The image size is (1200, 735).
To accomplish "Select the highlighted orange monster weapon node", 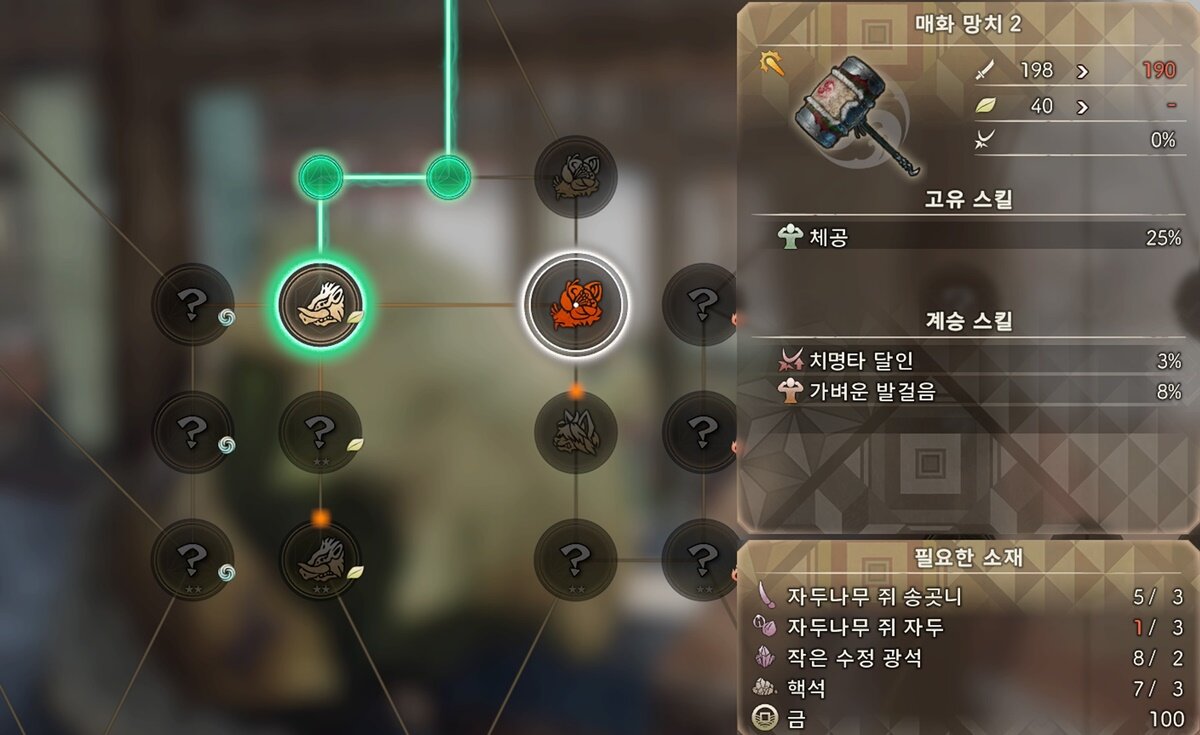I will click(x=576, y=304).
